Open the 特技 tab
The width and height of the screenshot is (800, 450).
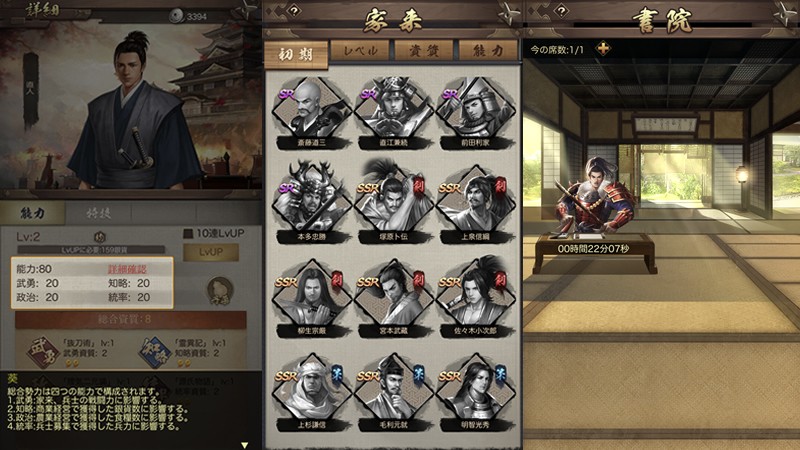tap(98, 213)
